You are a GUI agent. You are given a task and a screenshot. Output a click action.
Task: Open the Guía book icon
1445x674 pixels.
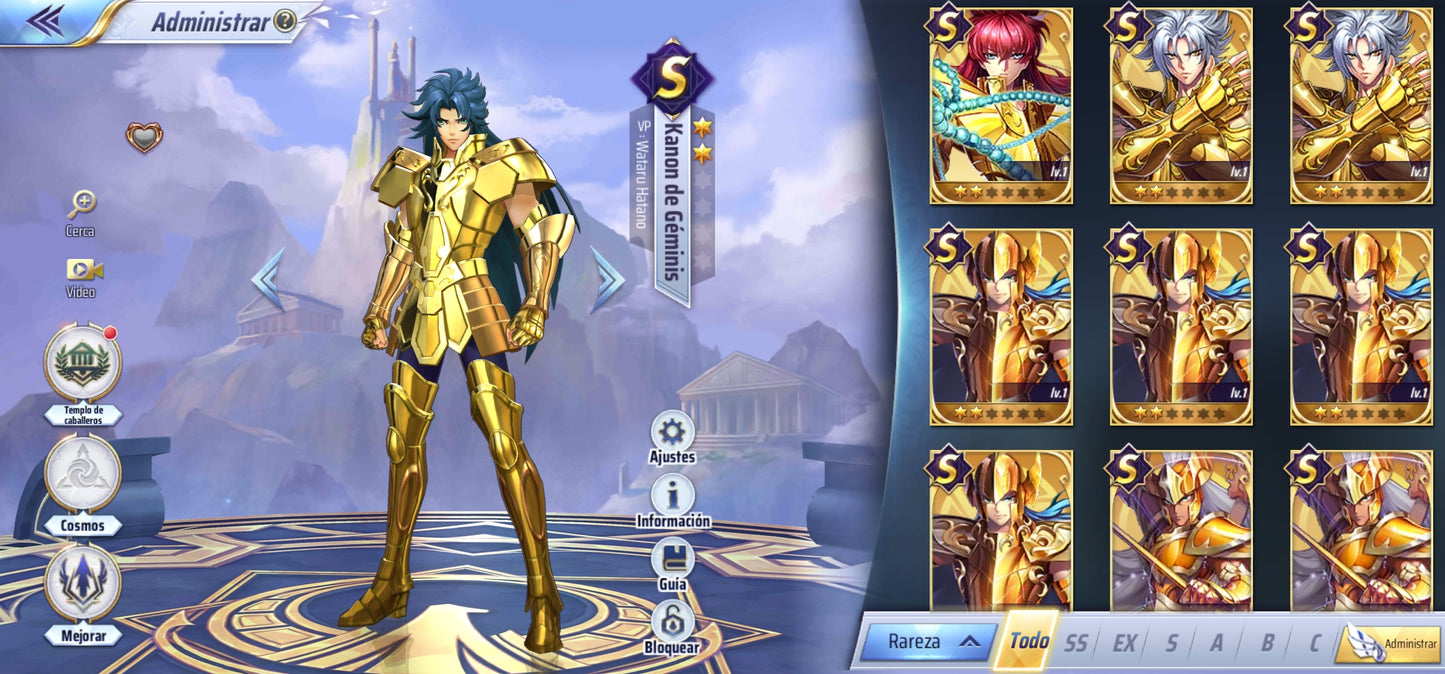point(672,560)
